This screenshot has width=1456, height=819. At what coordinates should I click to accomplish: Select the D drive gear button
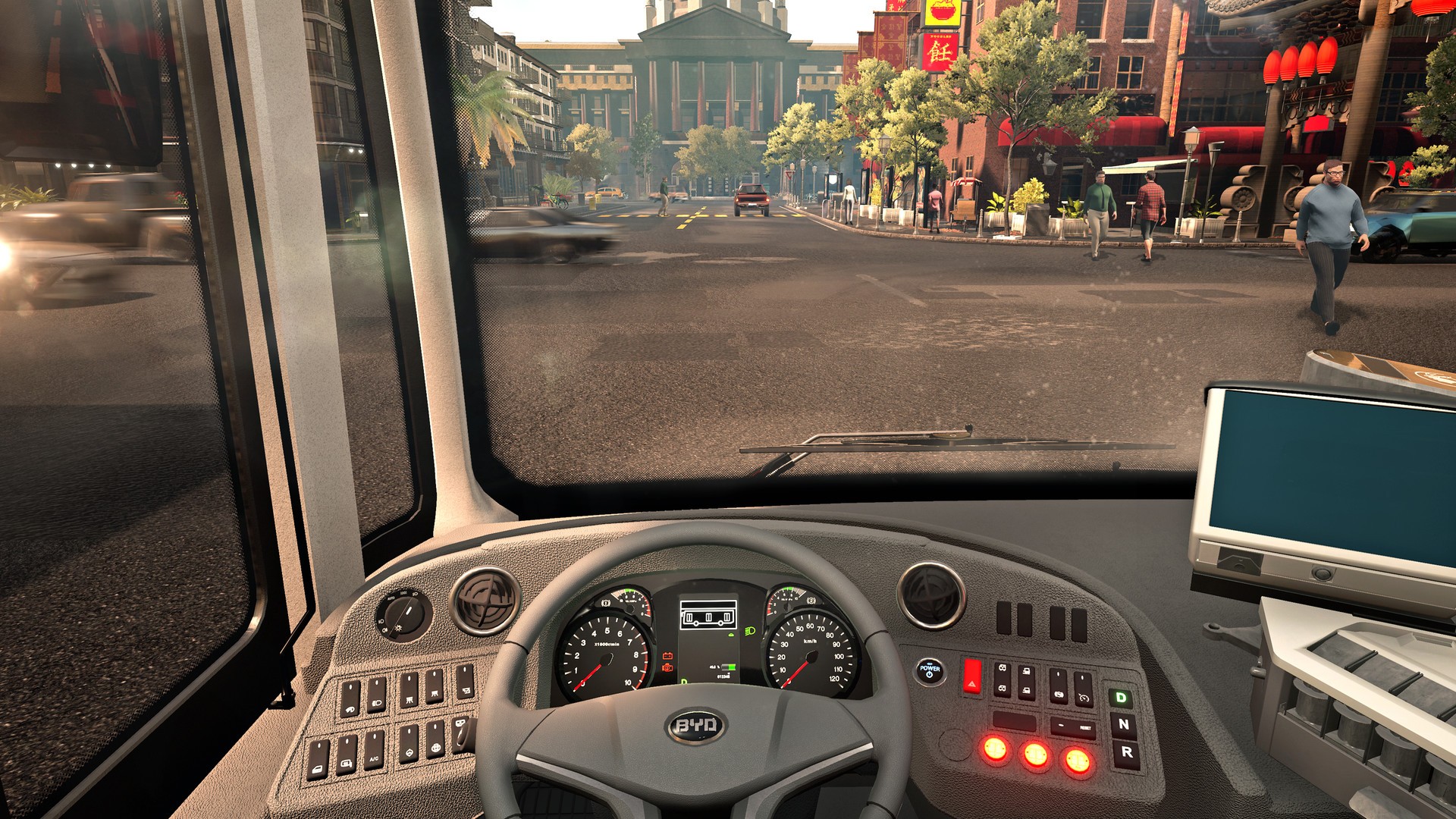click(1120, 697)
